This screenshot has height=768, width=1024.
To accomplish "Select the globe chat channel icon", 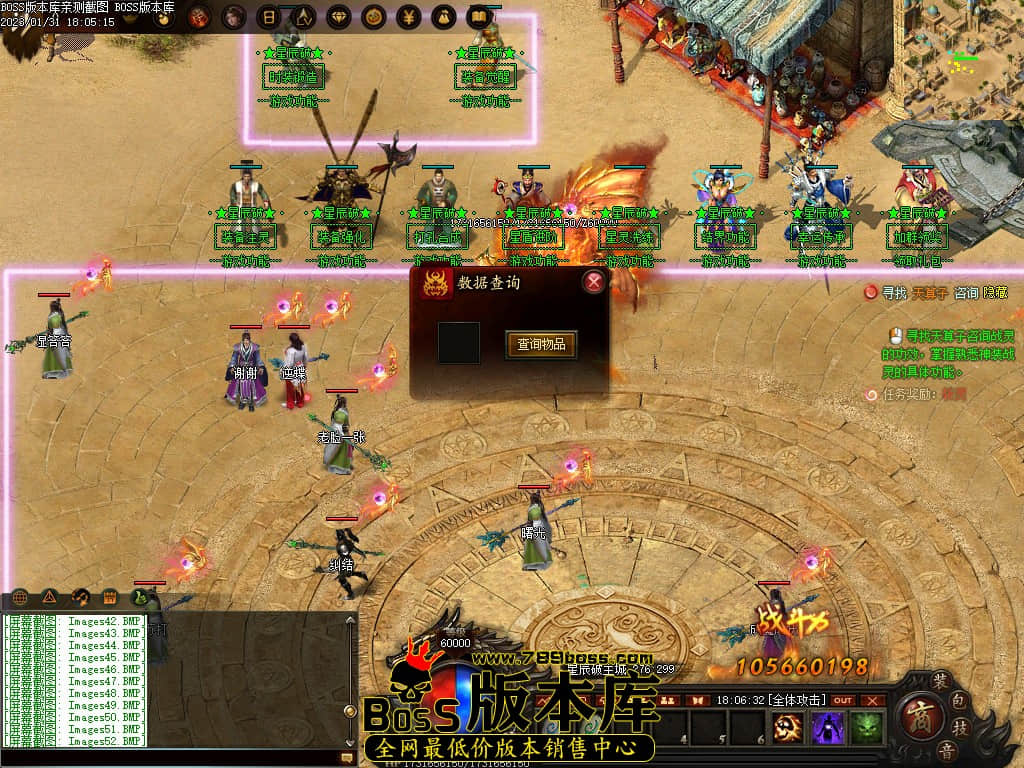I will (18, 598).
